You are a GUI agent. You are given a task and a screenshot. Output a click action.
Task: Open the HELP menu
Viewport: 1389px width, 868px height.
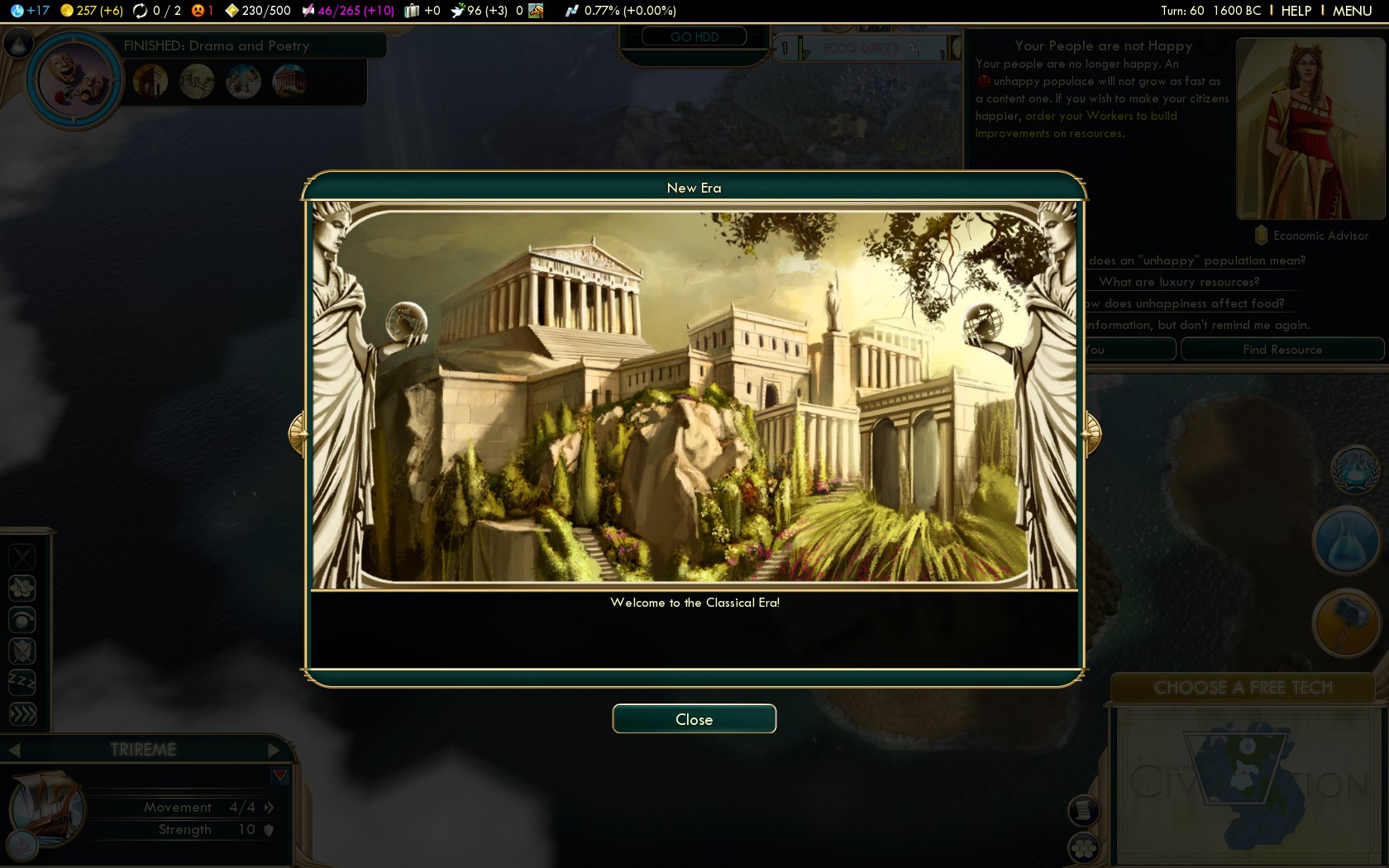pos(1296,11)
